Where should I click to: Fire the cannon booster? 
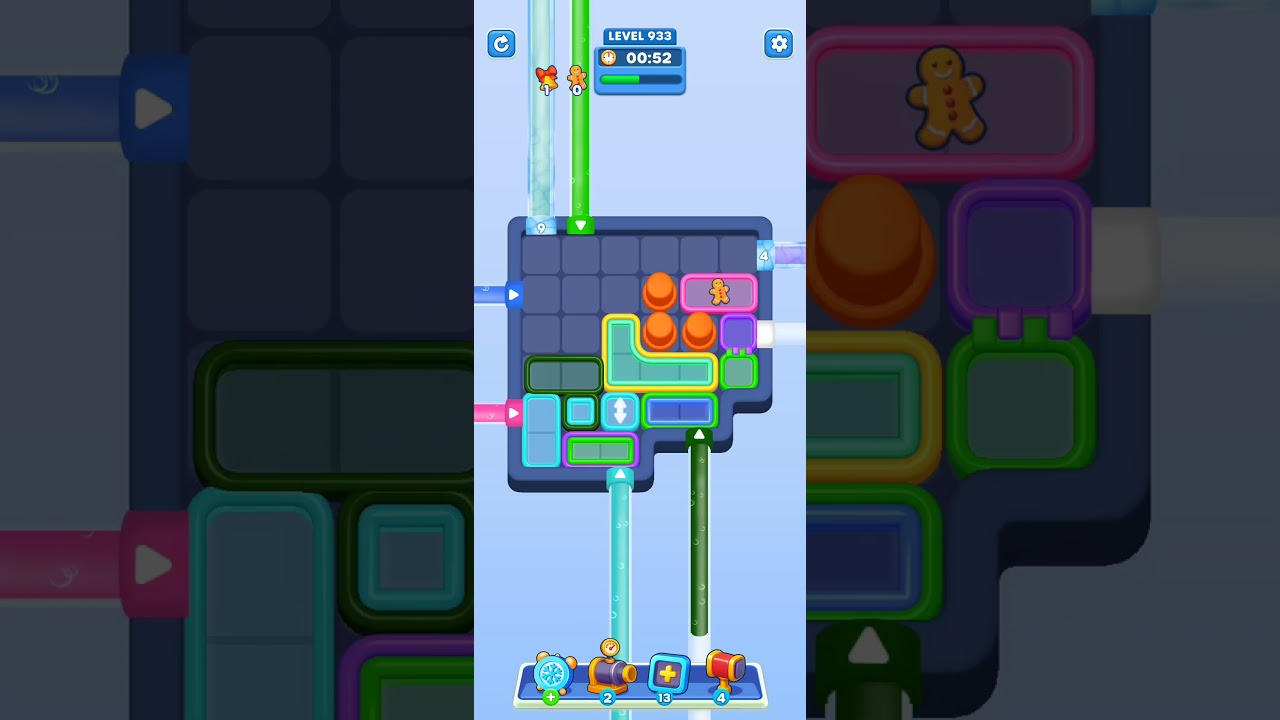click(610, 672)
